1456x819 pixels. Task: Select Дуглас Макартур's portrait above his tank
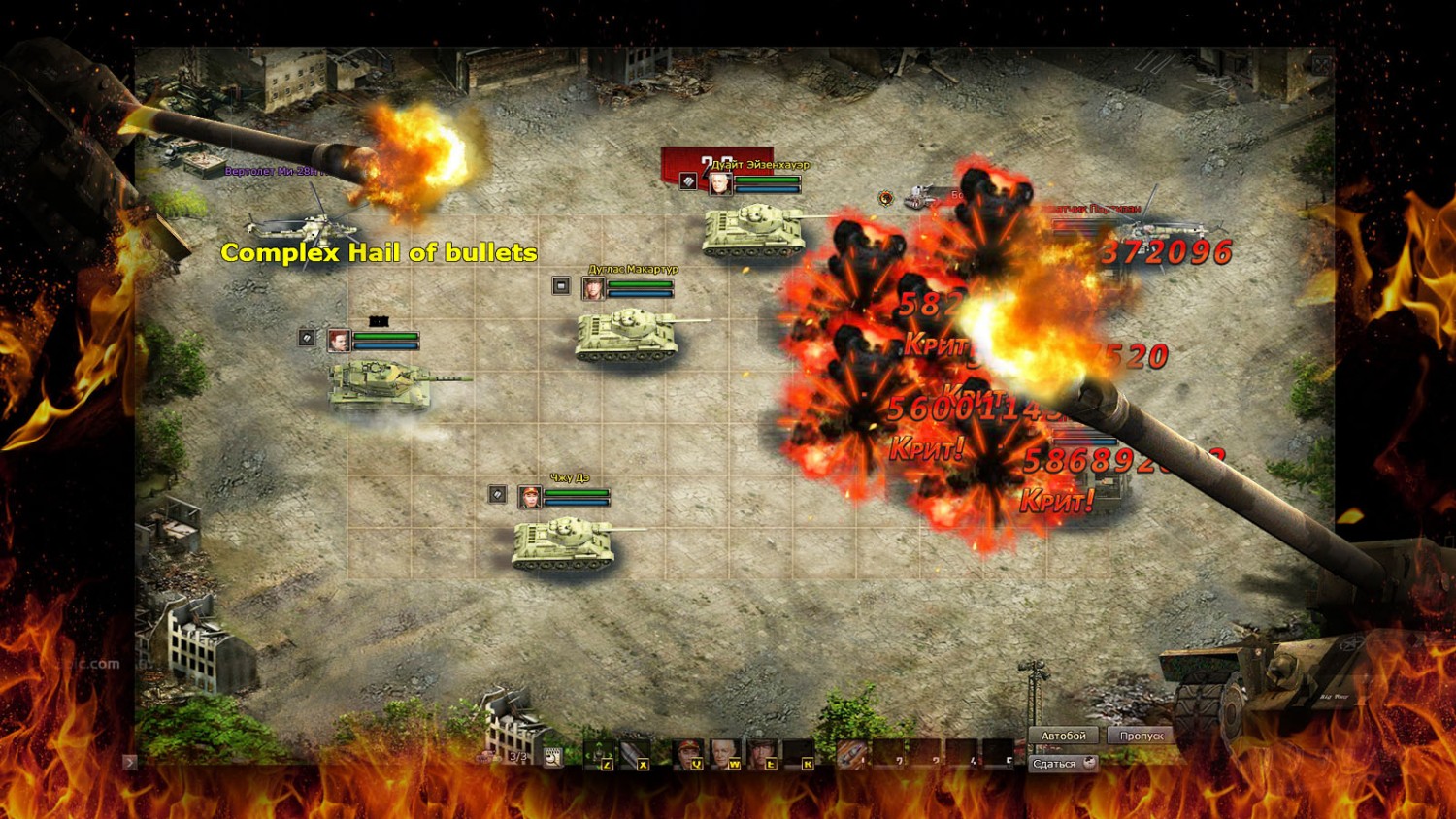[592, 288]
